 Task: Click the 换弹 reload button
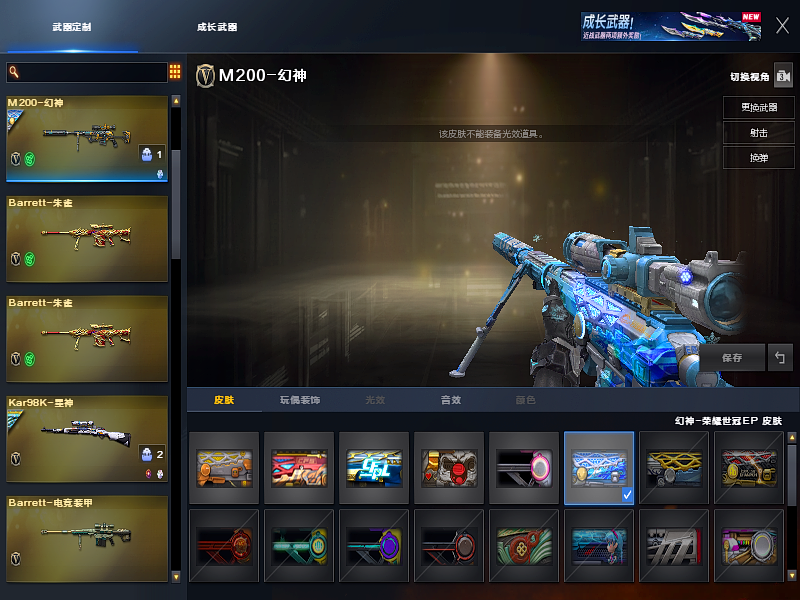click(x=759, y=158)
